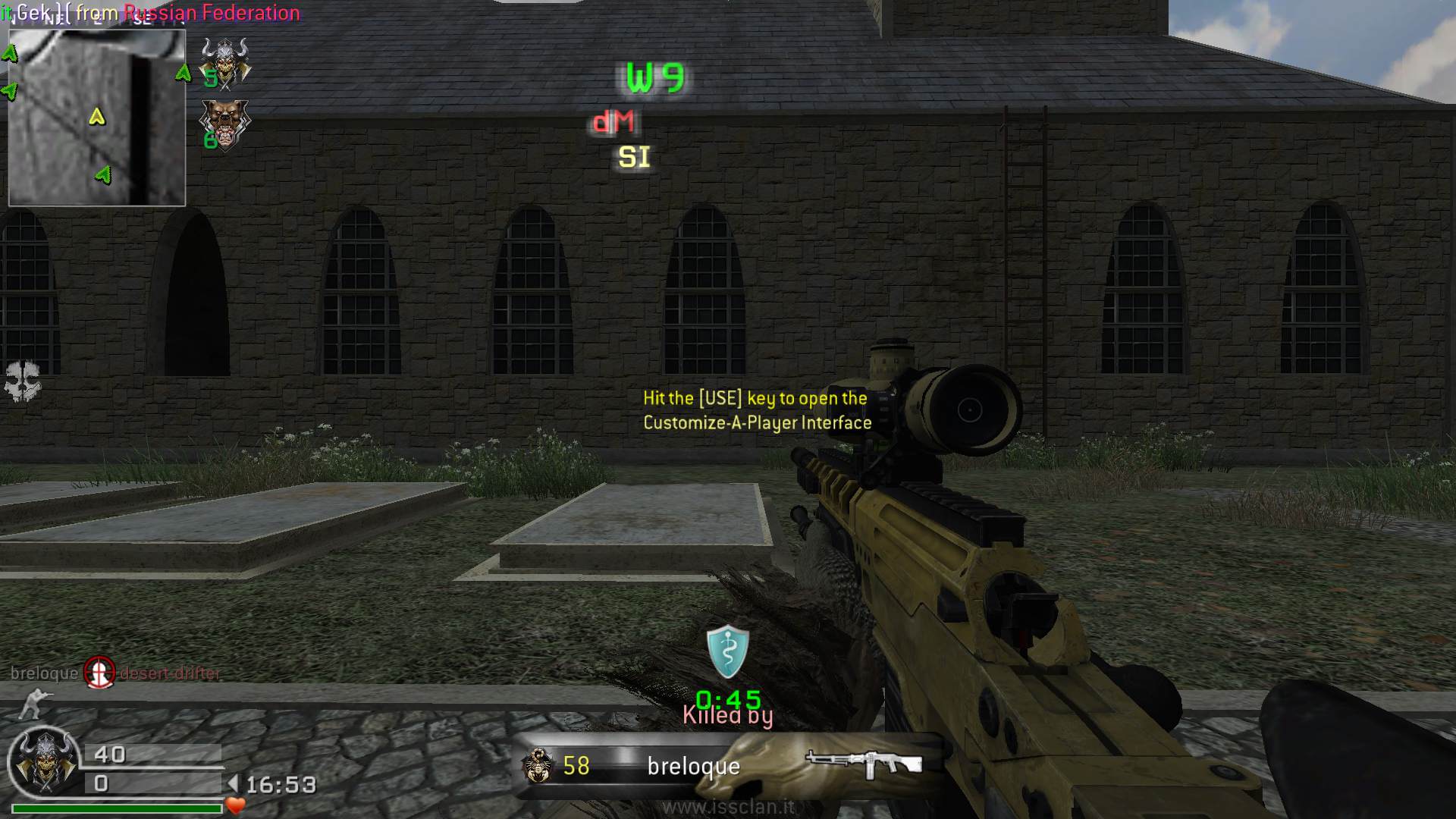Click the soldier stance indicator icon
Viewport: 1456px width, 819px height.
point(31,703)
